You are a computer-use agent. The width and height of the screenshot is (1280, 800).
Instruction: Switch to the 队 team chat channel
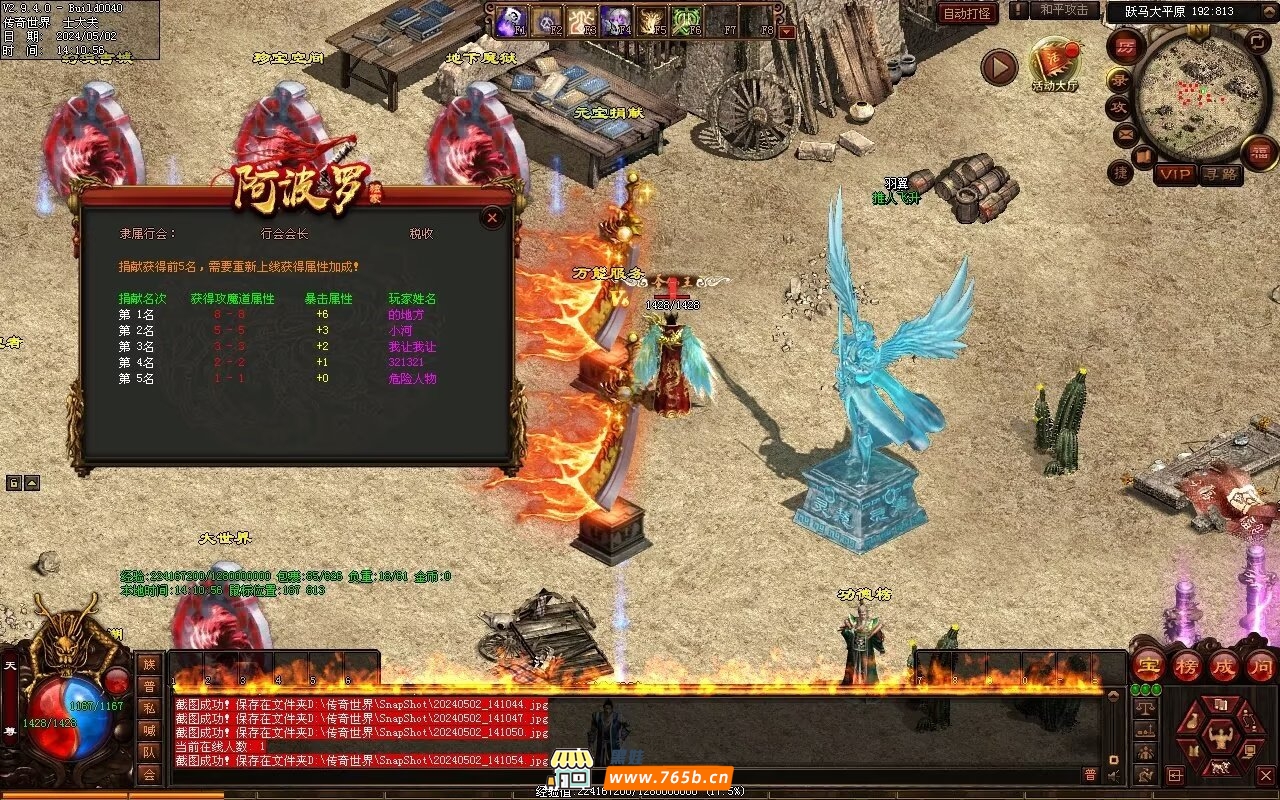pos(149,752)
